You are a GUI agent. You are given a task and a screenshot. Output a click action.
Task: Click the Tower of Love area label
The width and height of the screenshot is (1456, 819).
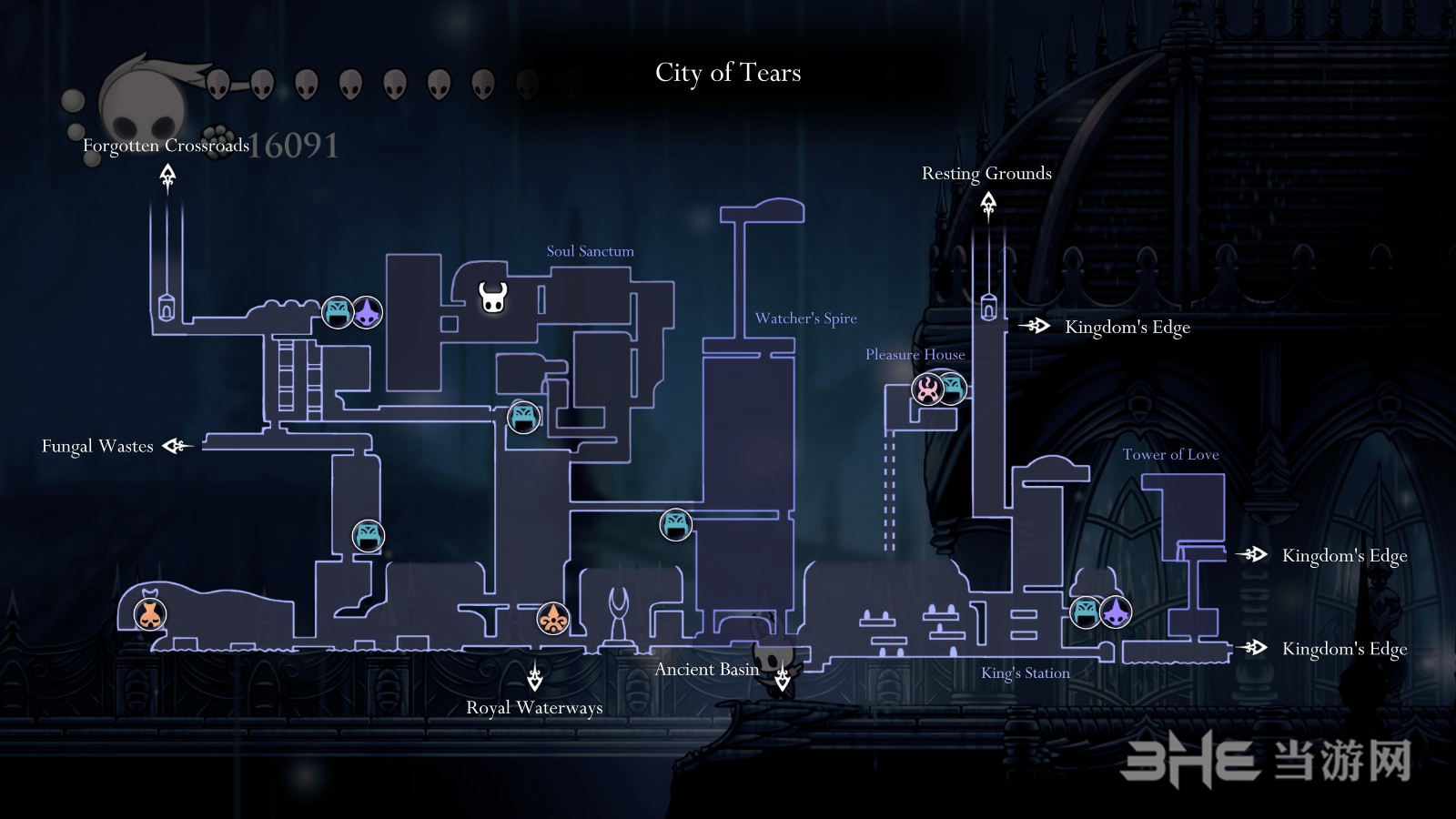[x=1170, y=454]
